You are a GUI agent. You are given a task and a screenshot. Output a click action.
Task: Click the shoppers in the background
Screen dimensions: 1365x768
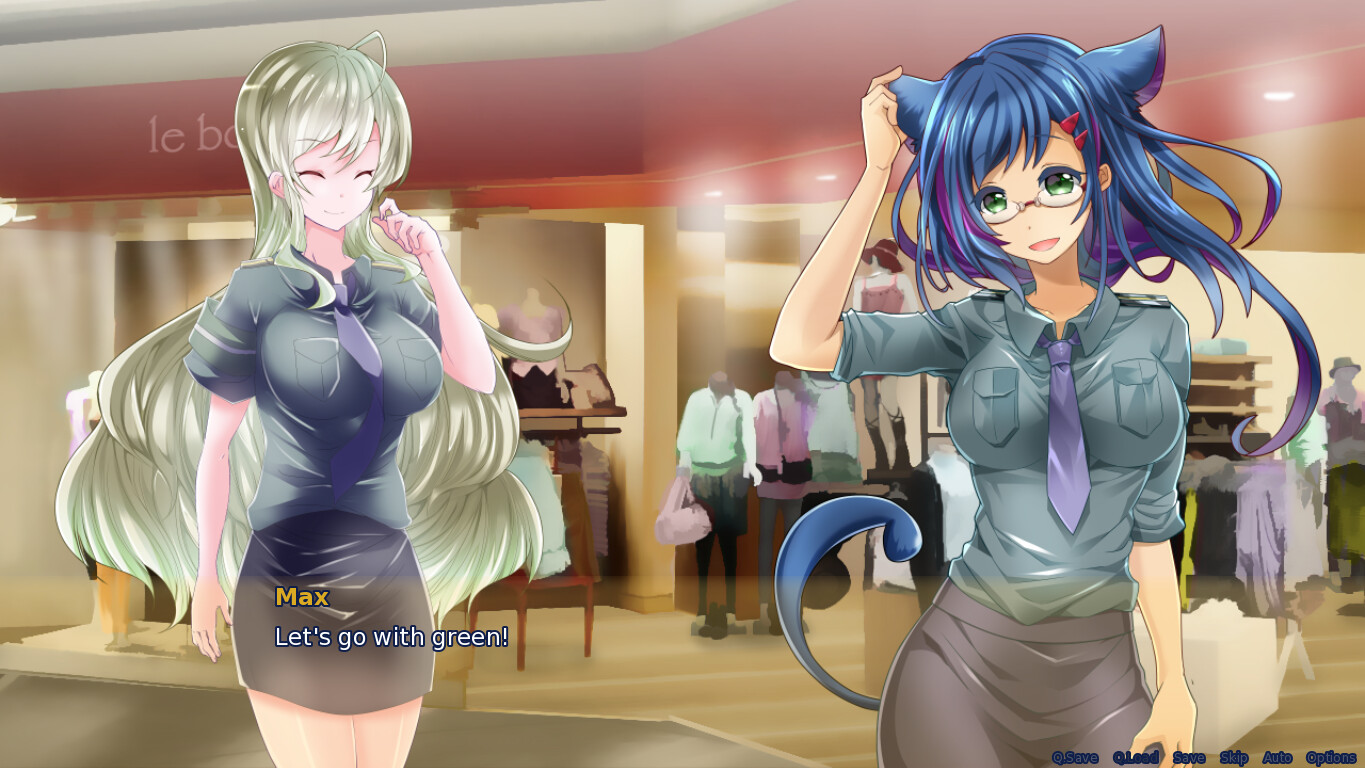click(x=720, y=430)
